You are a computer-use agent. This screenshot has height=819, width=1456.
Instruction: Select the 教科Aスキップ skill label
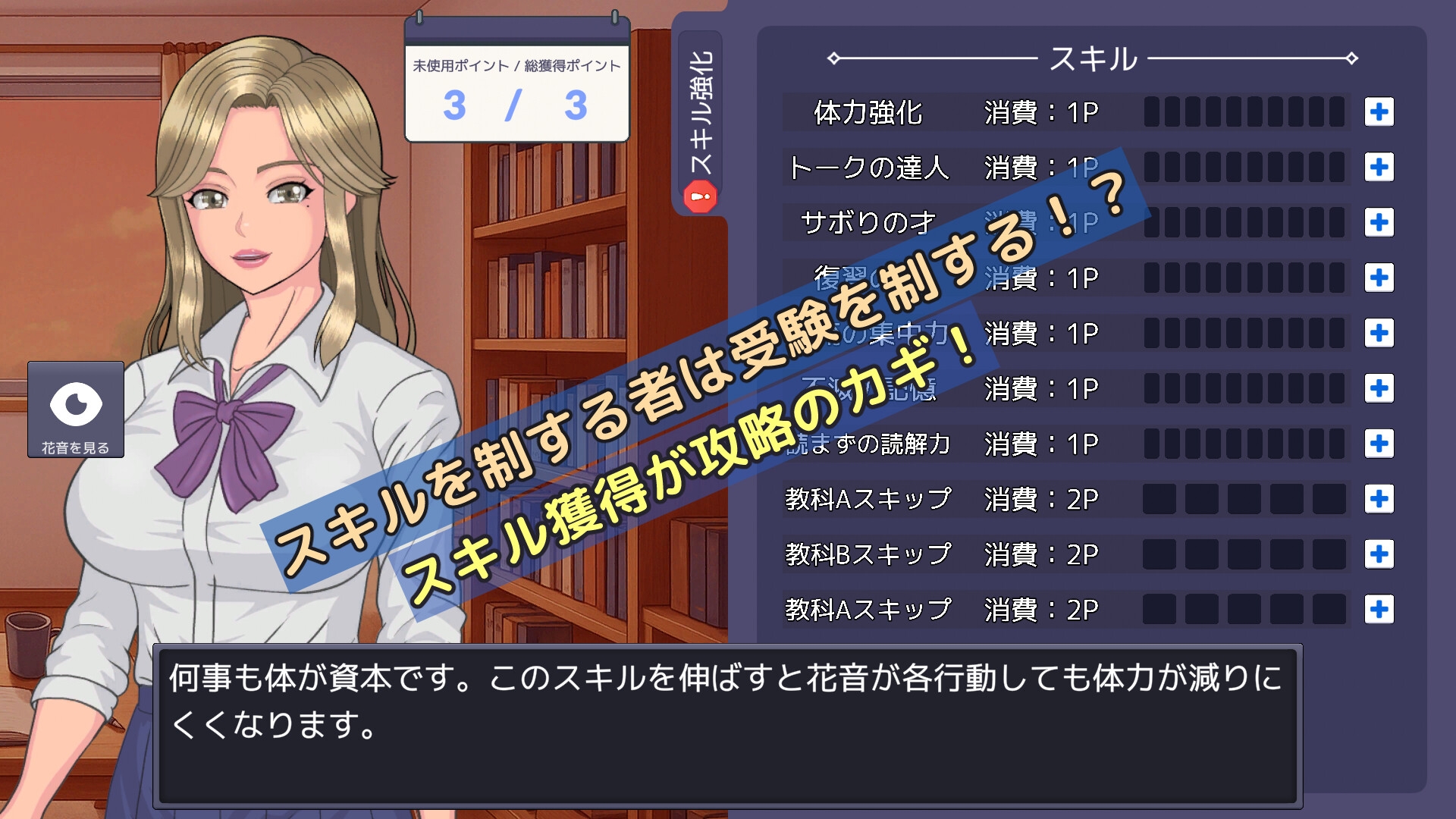point(867,498)
